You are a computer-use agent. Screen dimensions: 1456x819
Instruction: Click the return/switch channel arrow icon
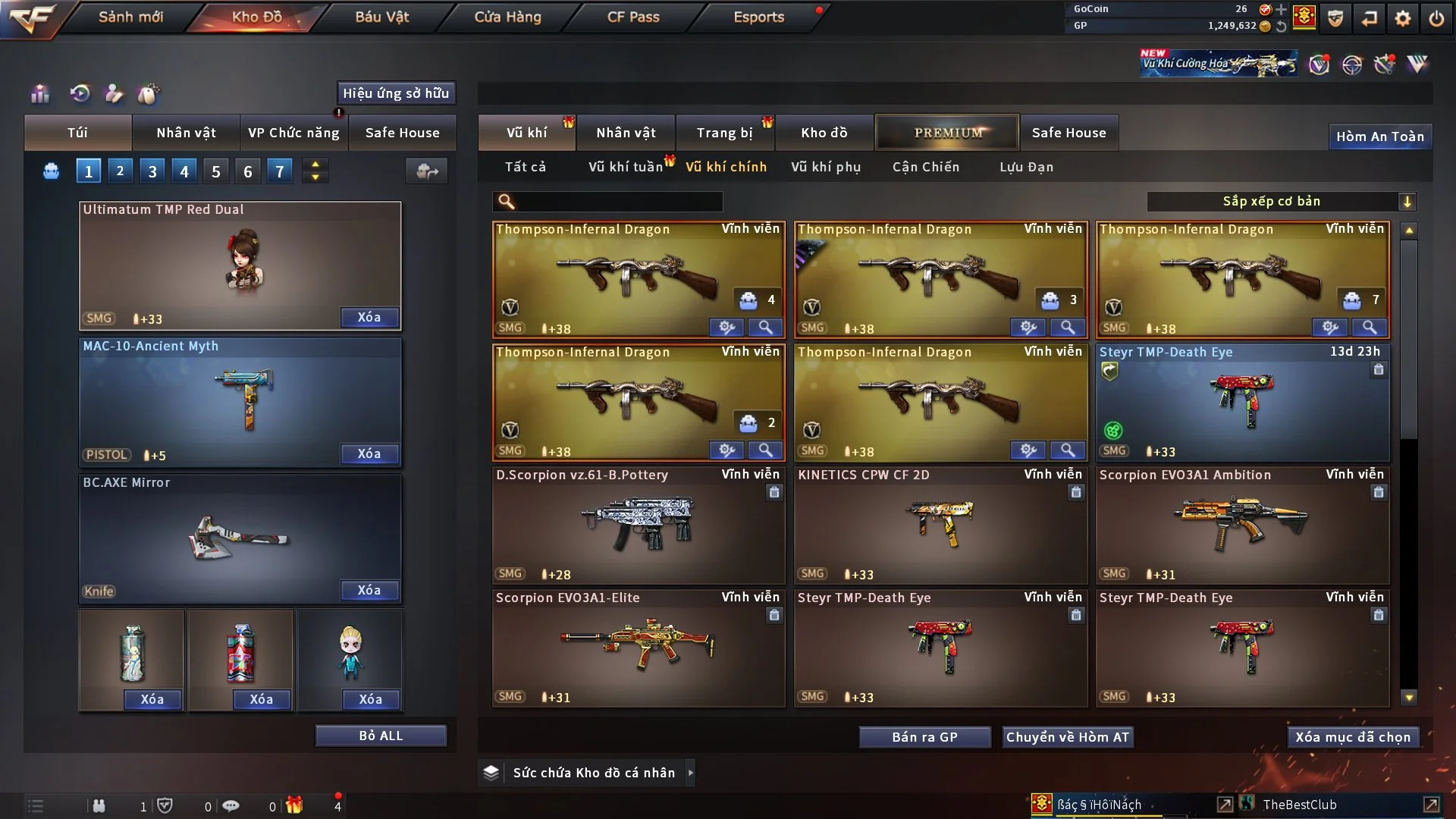point(1370,18)
